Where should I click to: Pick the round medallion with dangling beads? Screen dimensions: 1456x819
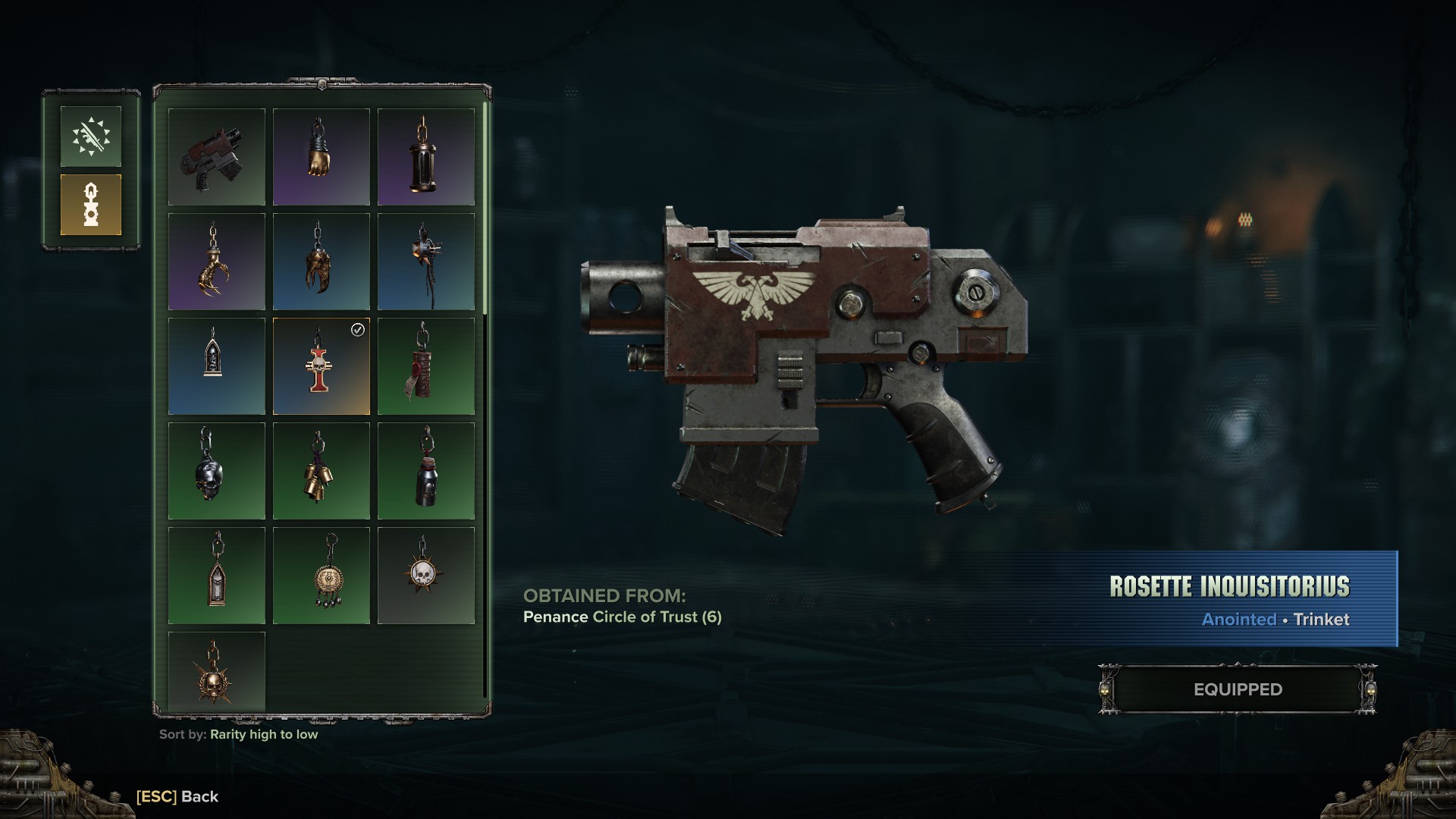pyautogui.click(x=322, y=576)
